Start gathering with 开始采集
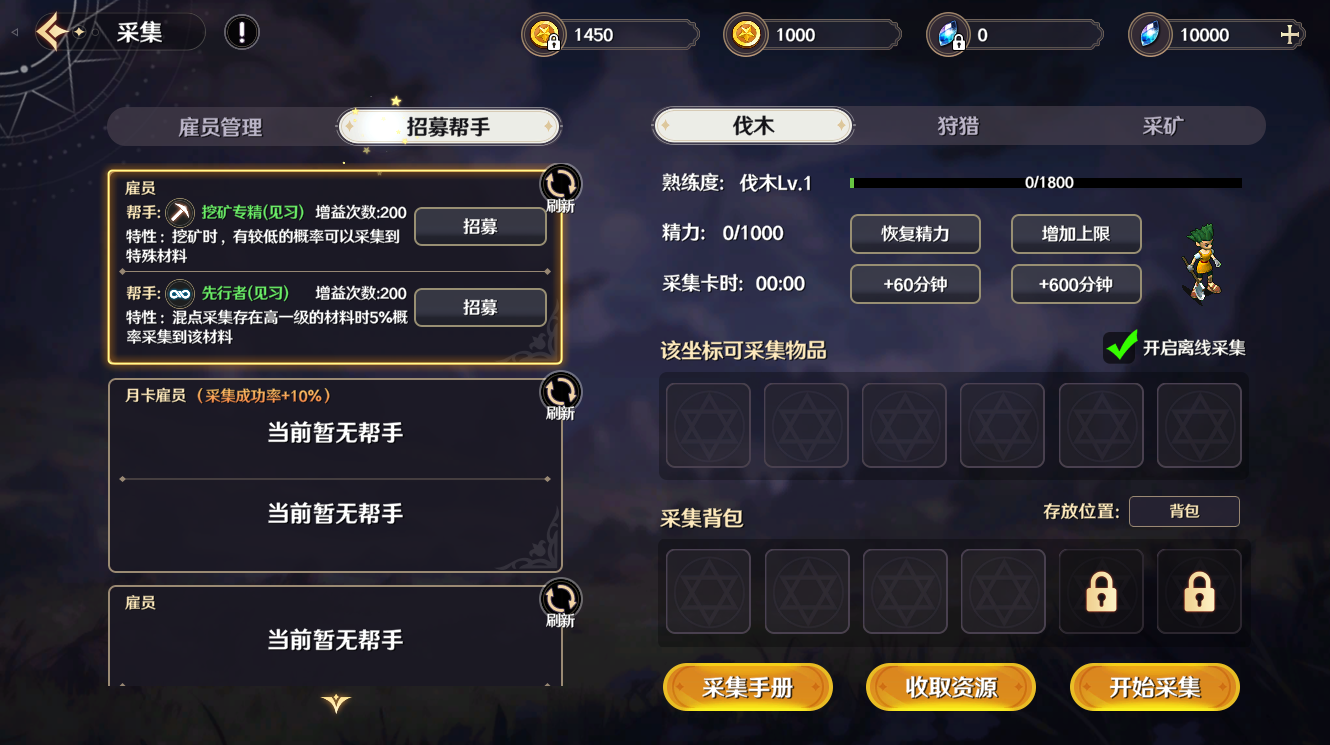 pyautogui.click(x=1155, y=688)
